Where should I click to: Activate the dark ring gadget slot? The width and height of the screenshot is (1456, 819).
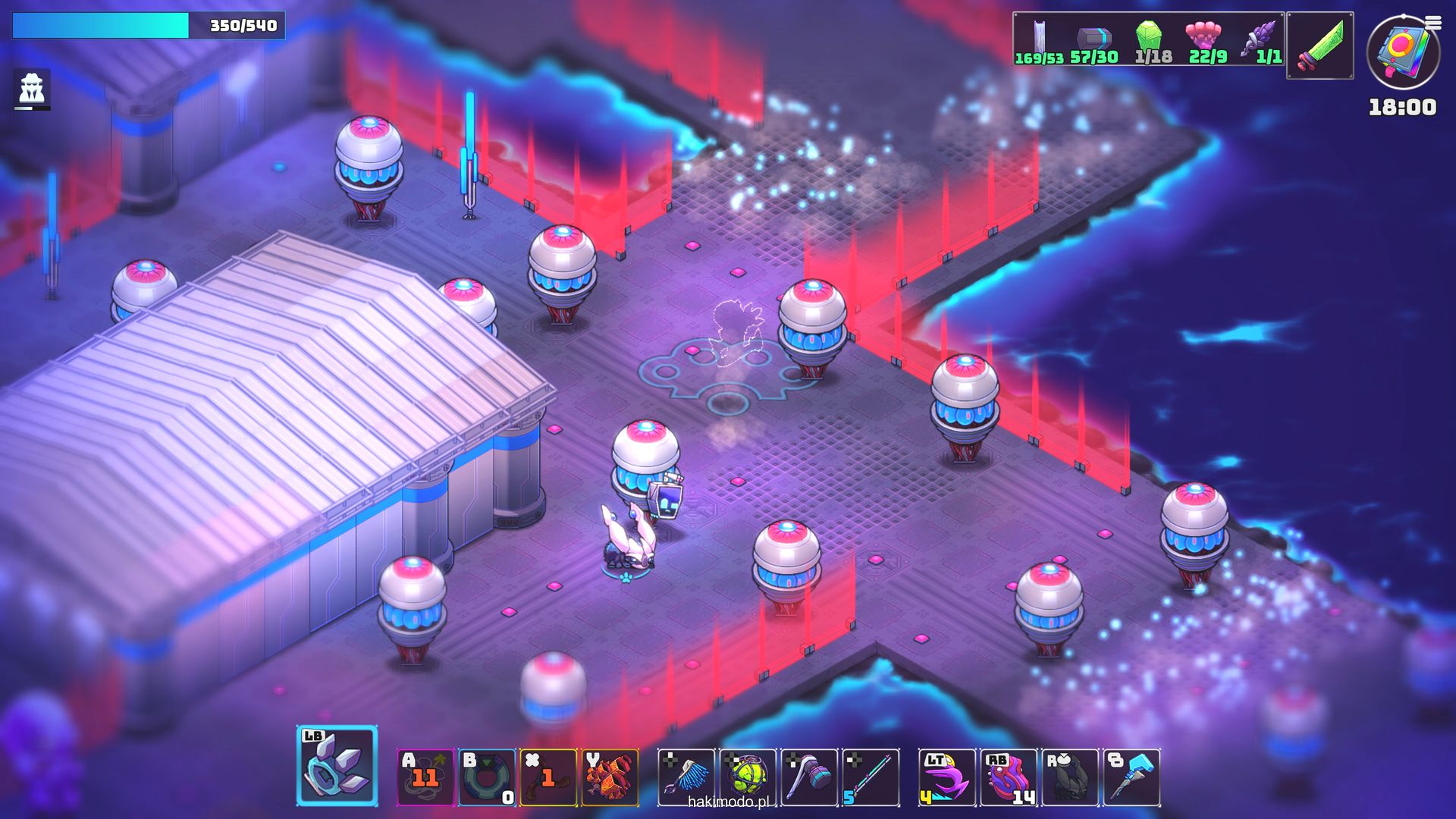[487, 777]
